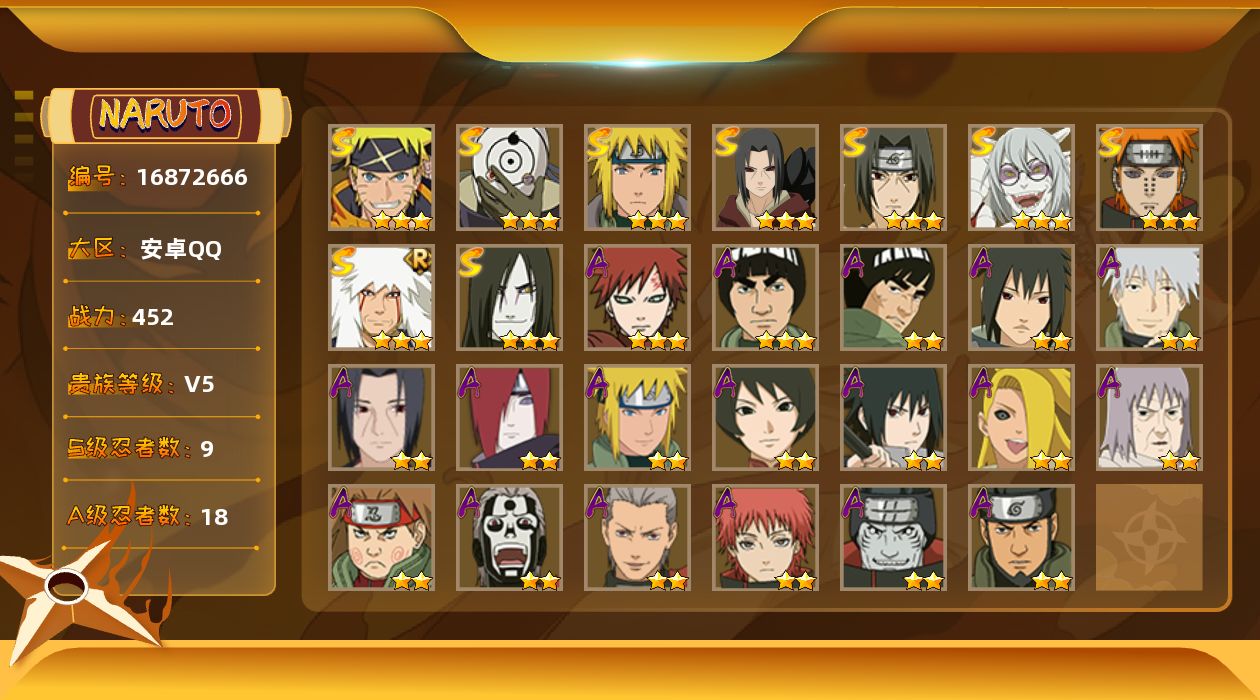
Task: Select the masked Kakashi card
Action: coord(1149,297)
